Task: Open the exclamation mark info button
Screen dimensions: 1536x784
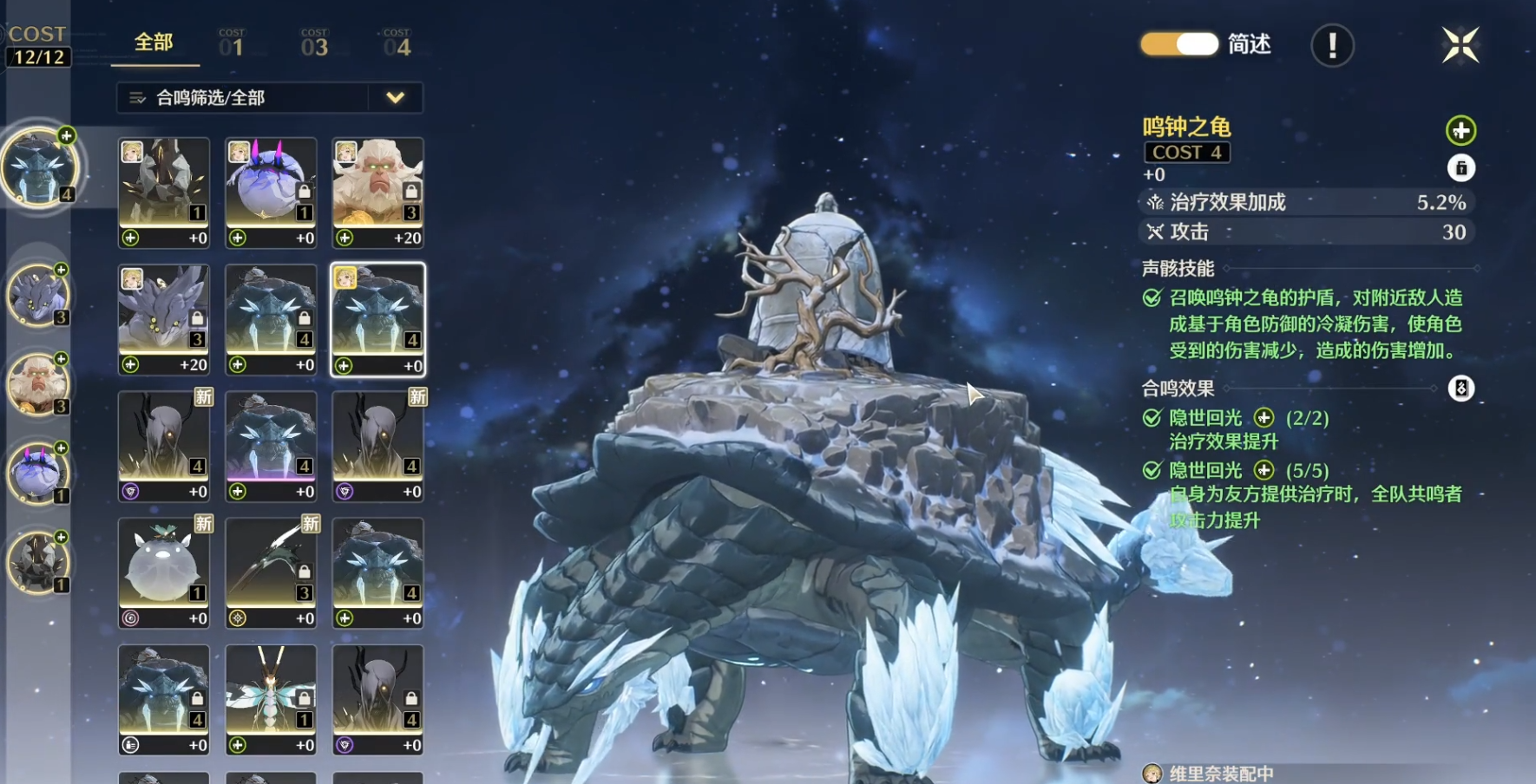Action: 1332,45
